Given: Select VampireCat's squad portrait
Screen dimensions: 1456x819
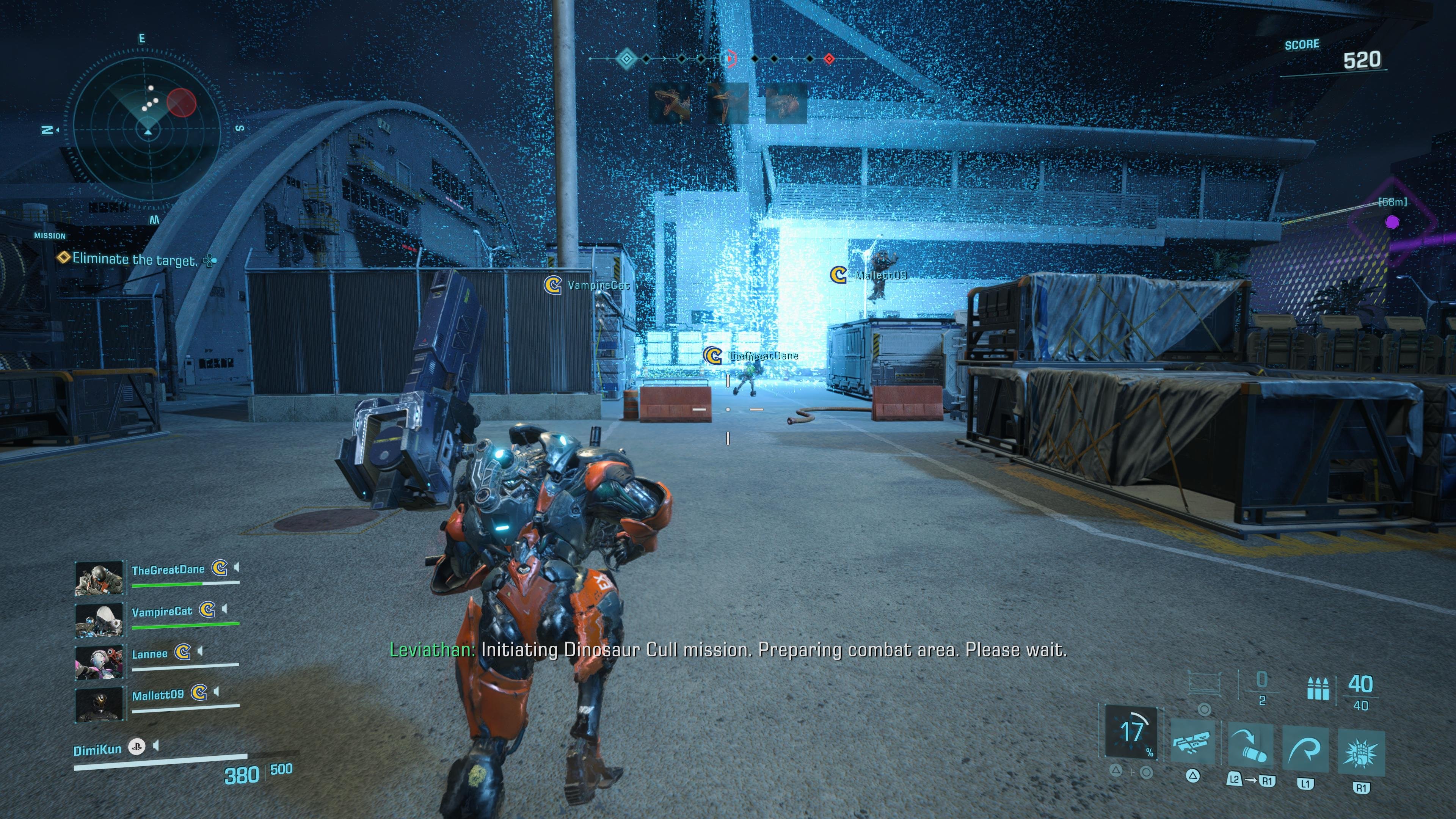Looking at the screenshot, I should (x=99, y=620).
